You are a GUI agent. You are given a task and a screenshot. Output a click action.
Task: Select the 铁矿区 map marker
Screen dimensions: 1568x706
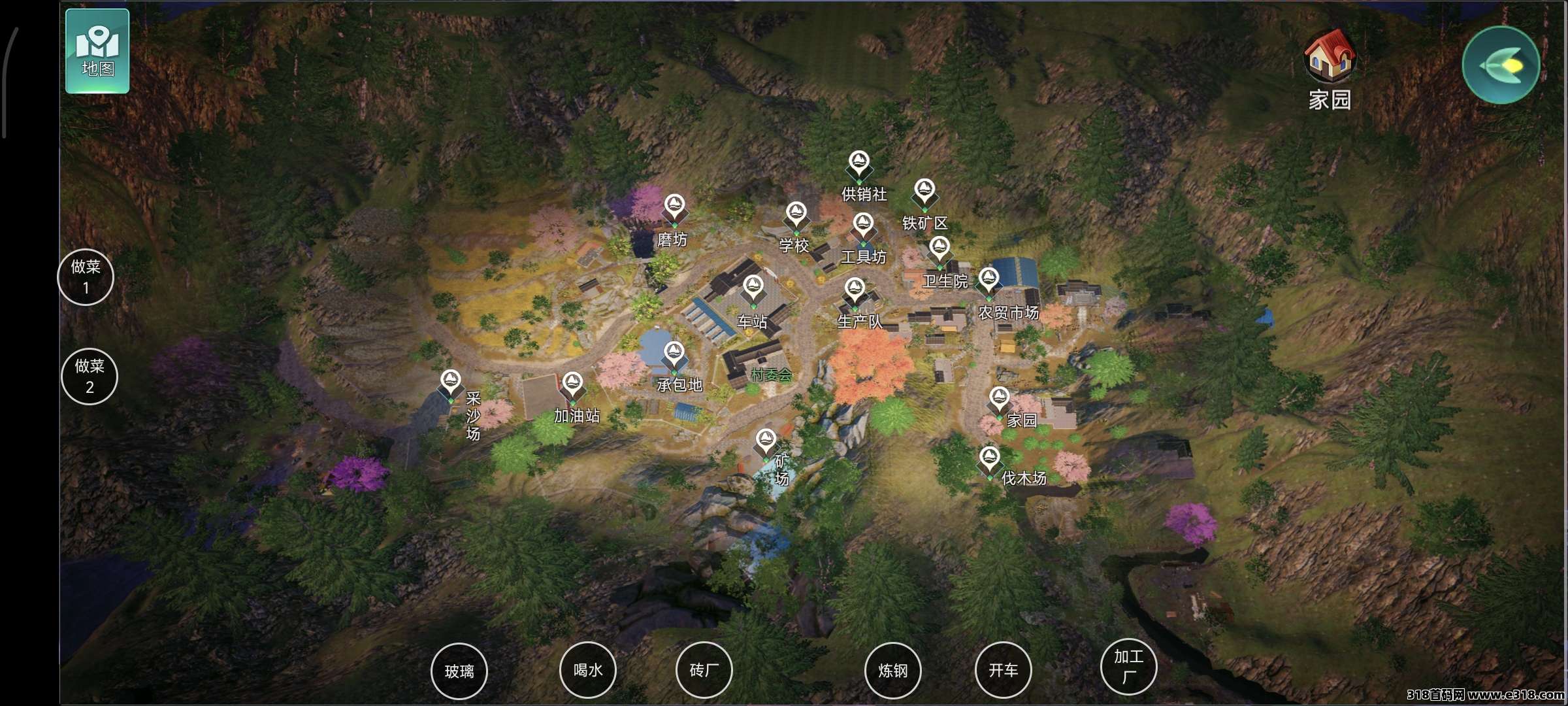924,192
